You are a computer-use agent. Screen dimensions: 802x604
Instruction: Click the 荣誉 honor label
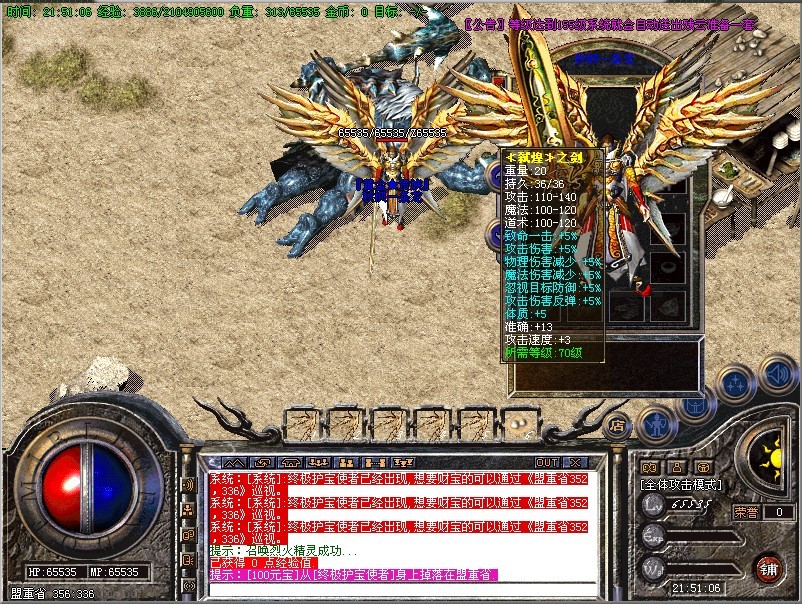(x=746, y=511)
